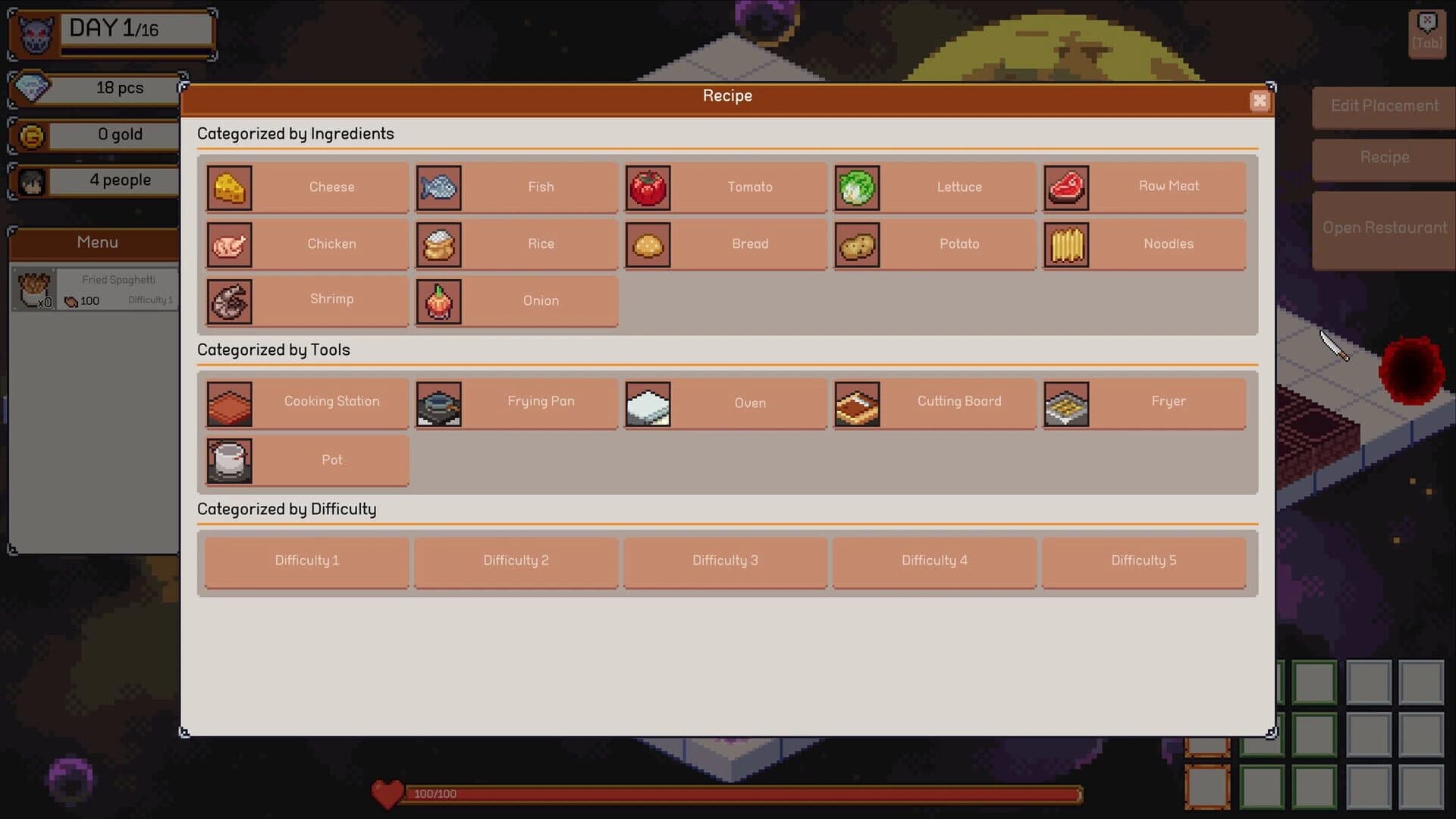Viewport: 1456px width, 819px height.
Task: Select the Frying Pan tool icon
Action: [x=438, y=403]
